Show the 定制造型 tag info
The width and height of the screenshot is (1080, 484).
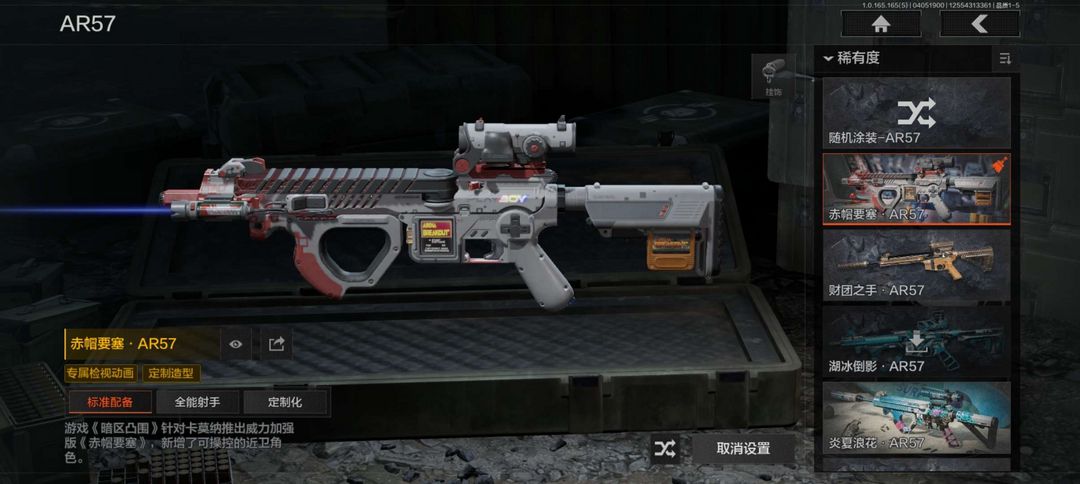coord(172,373)
